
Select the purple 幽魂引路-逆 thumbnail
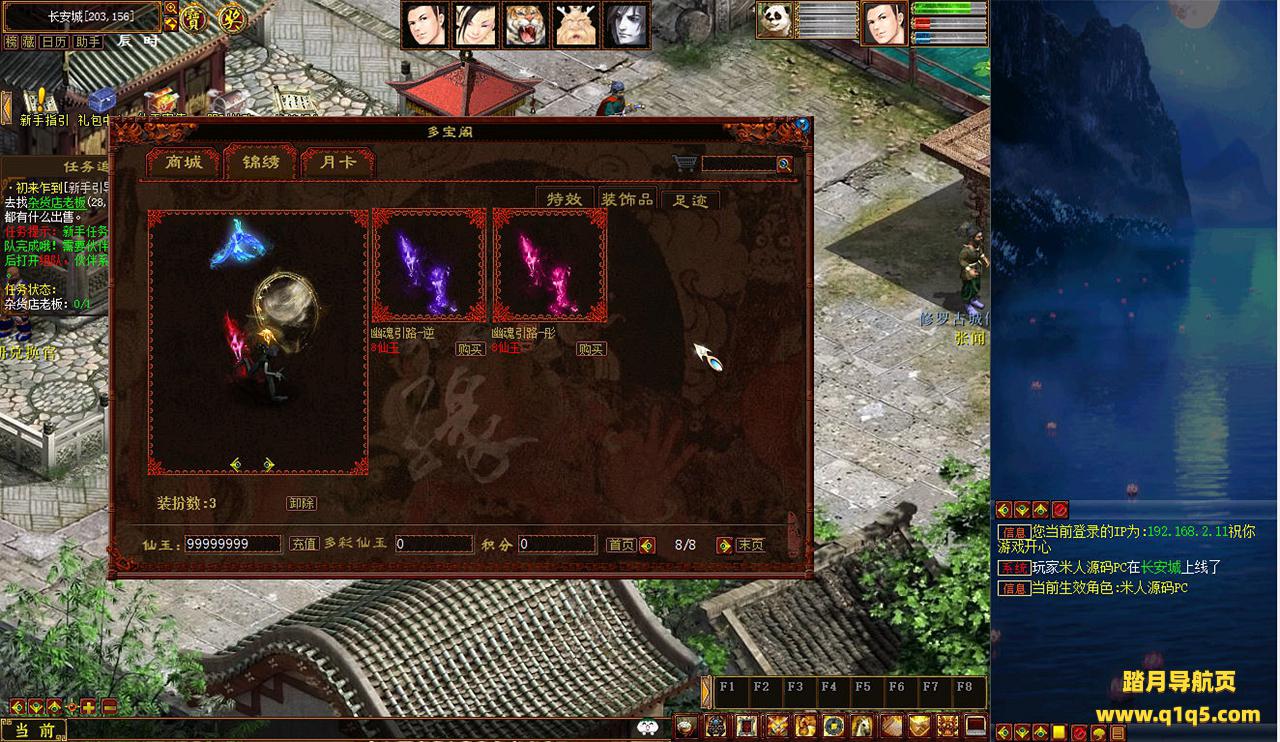pyautogui.click(x=429, y=265)
